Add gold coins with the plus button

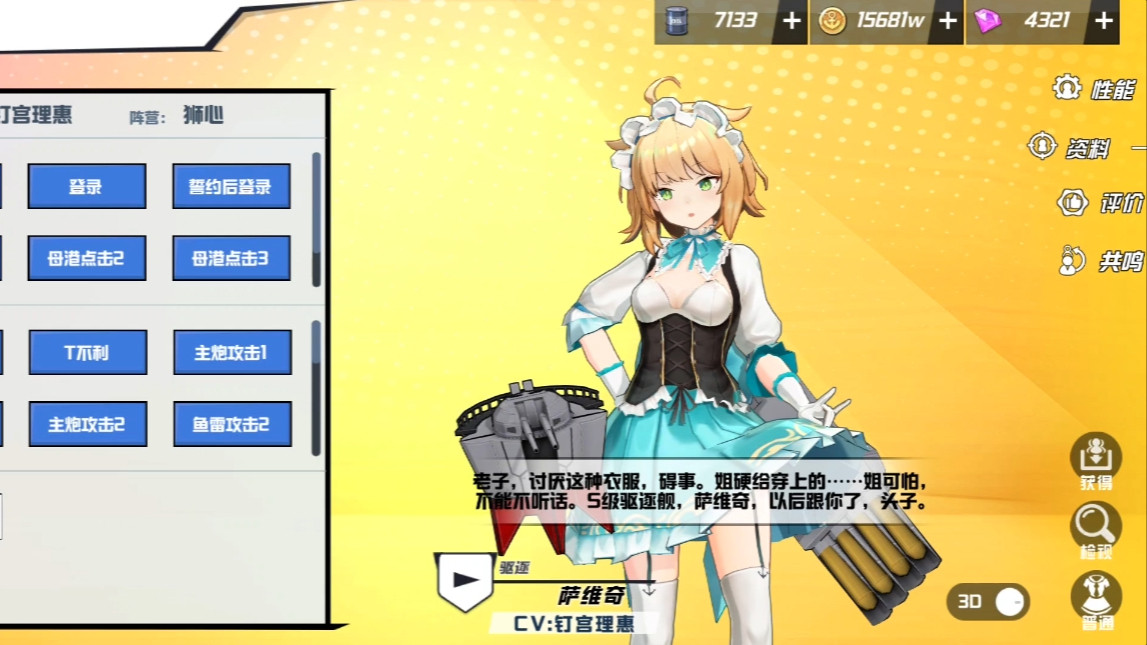click(948, 21)
